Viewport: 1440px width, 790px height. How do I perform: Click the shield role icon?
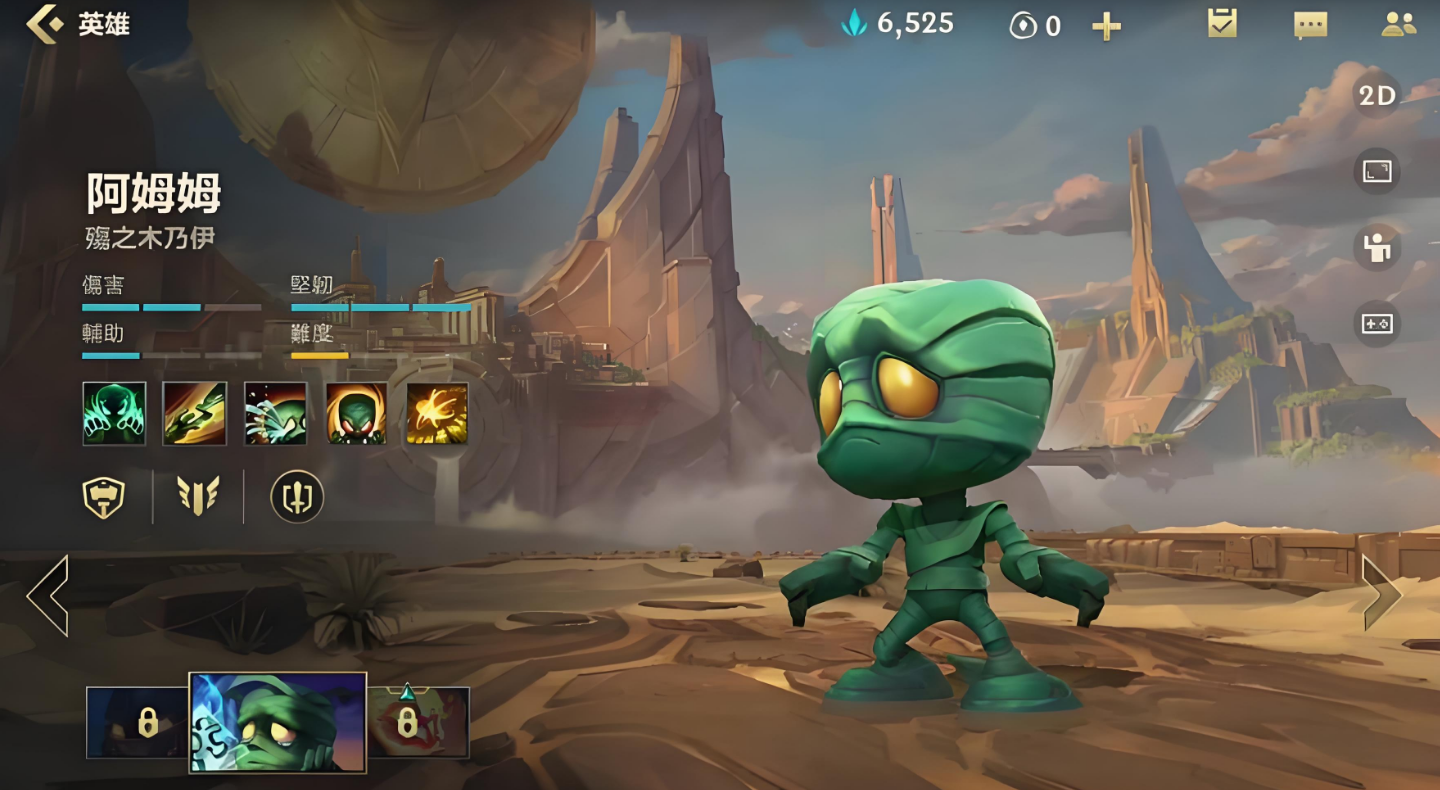[104, 496]
